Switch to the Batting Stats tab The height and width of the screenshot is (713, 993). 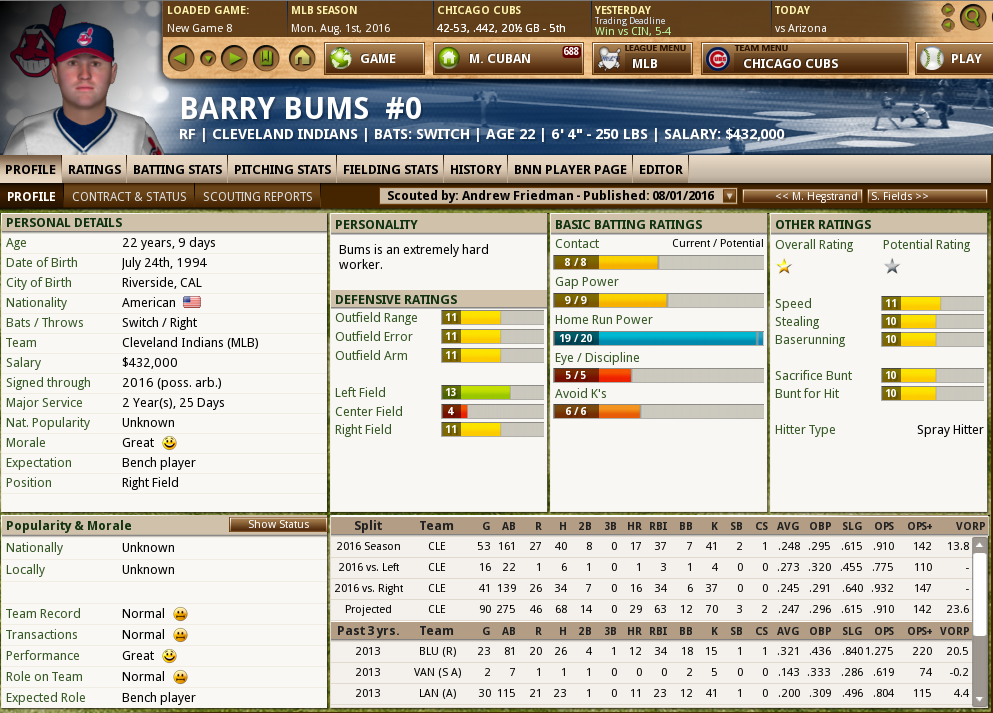(x=177, y=169)
